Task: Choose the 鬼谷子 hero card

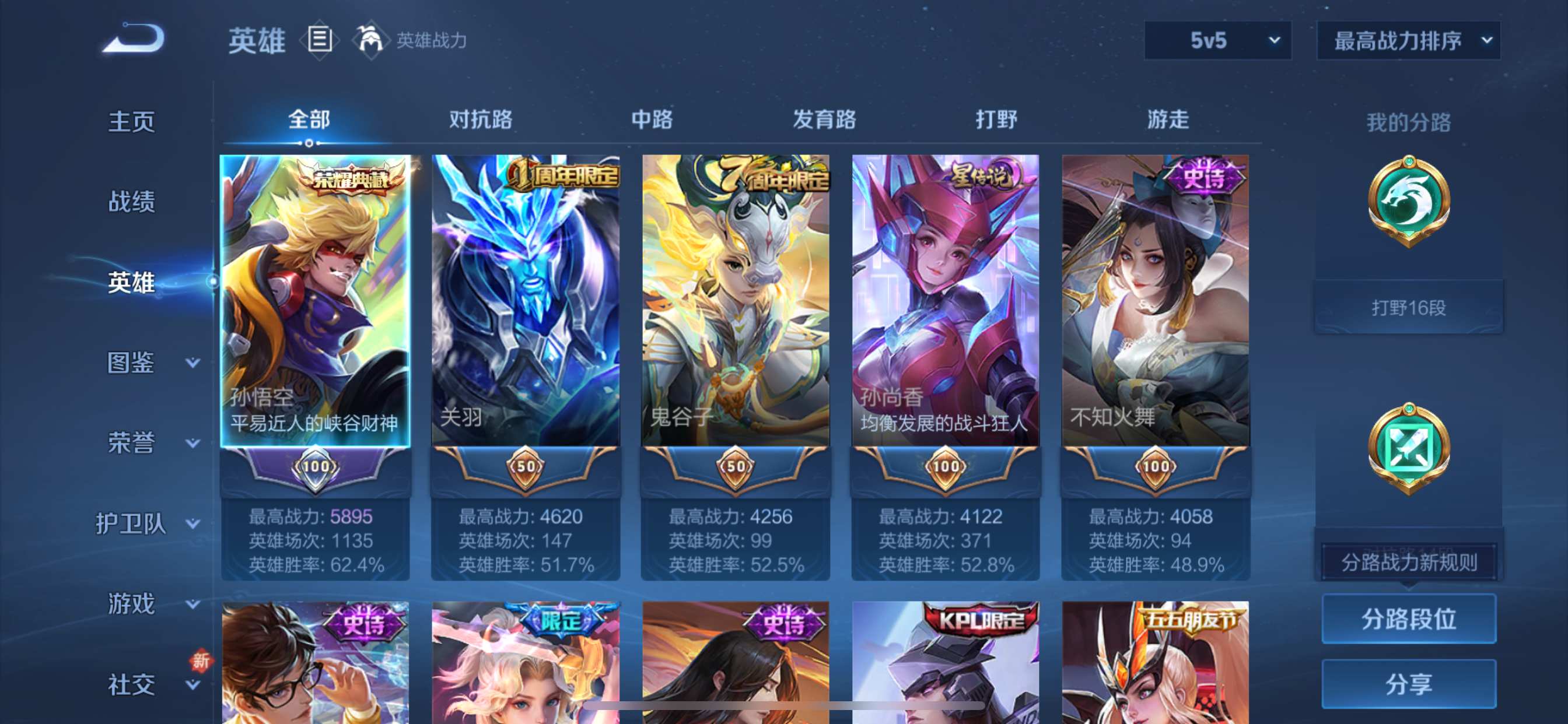Action: pyautogui.click(x=736, y=301)
